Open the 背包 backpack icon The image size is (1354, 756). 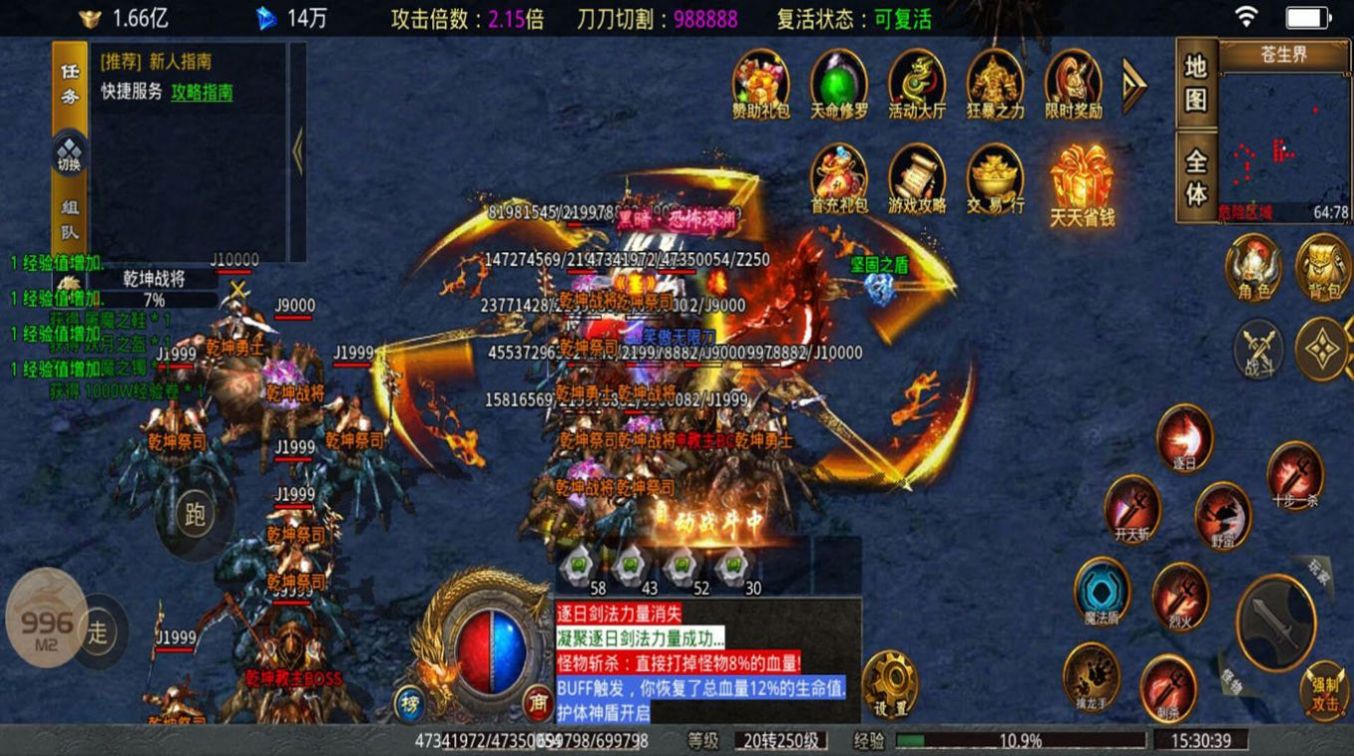[1321, 268]
